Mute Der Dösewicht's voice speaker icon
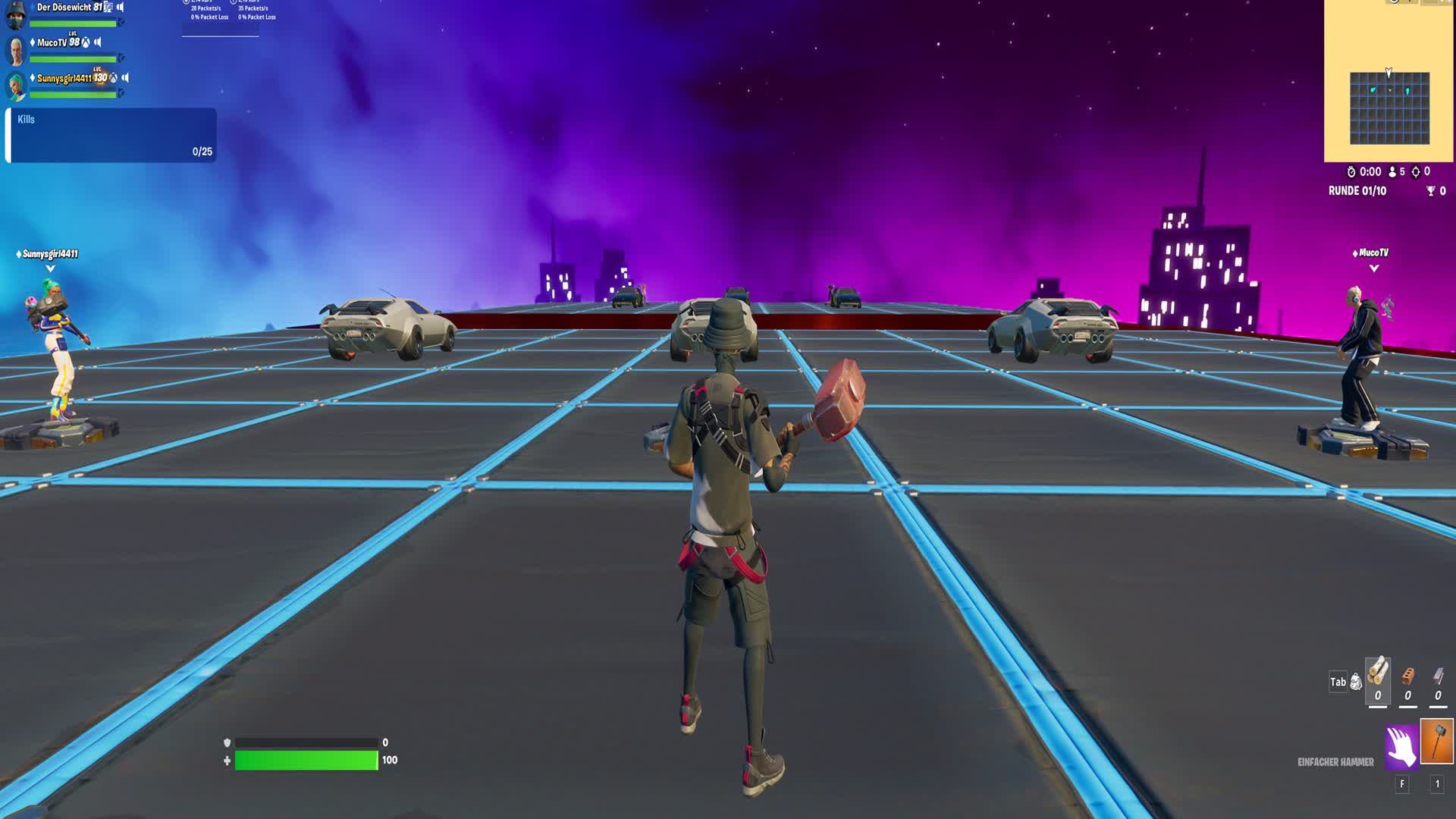The image size is (1456, 819). coord(121,8)
